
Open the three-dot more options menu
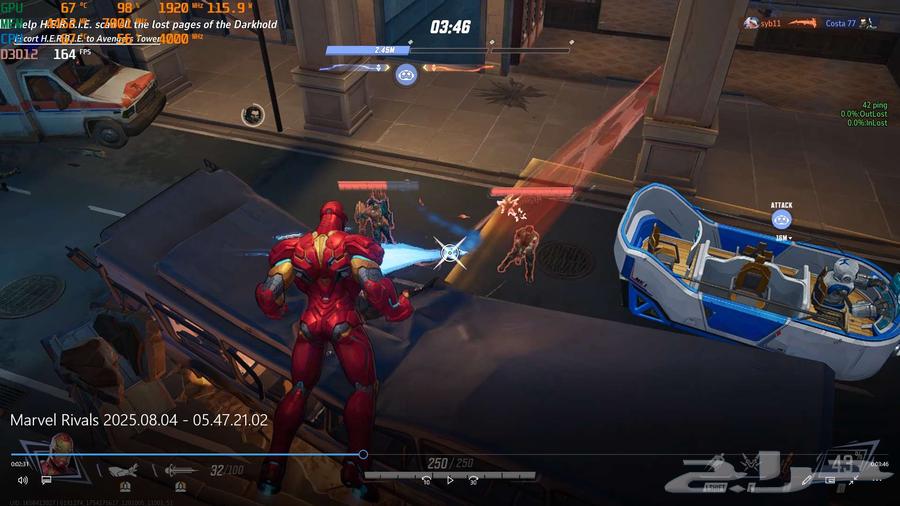tap(877, 480)
